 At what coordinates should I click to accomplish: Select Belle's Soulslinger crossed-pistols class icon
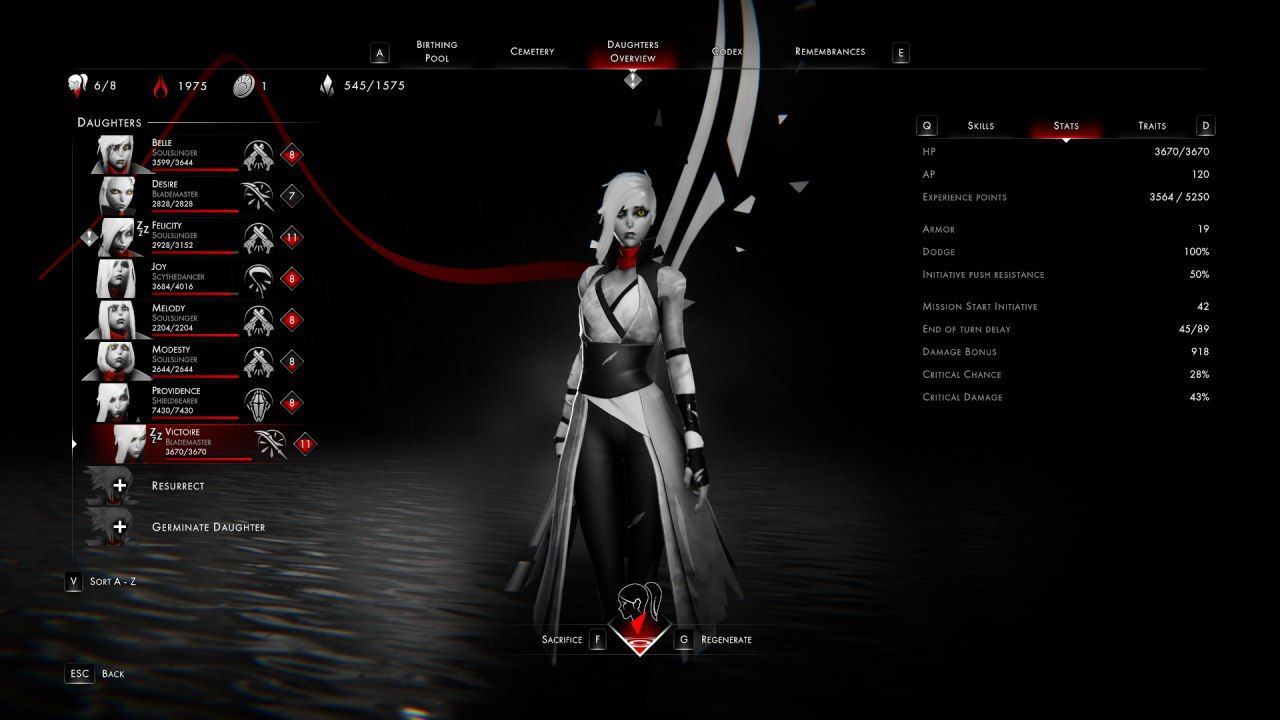point(258,154)
